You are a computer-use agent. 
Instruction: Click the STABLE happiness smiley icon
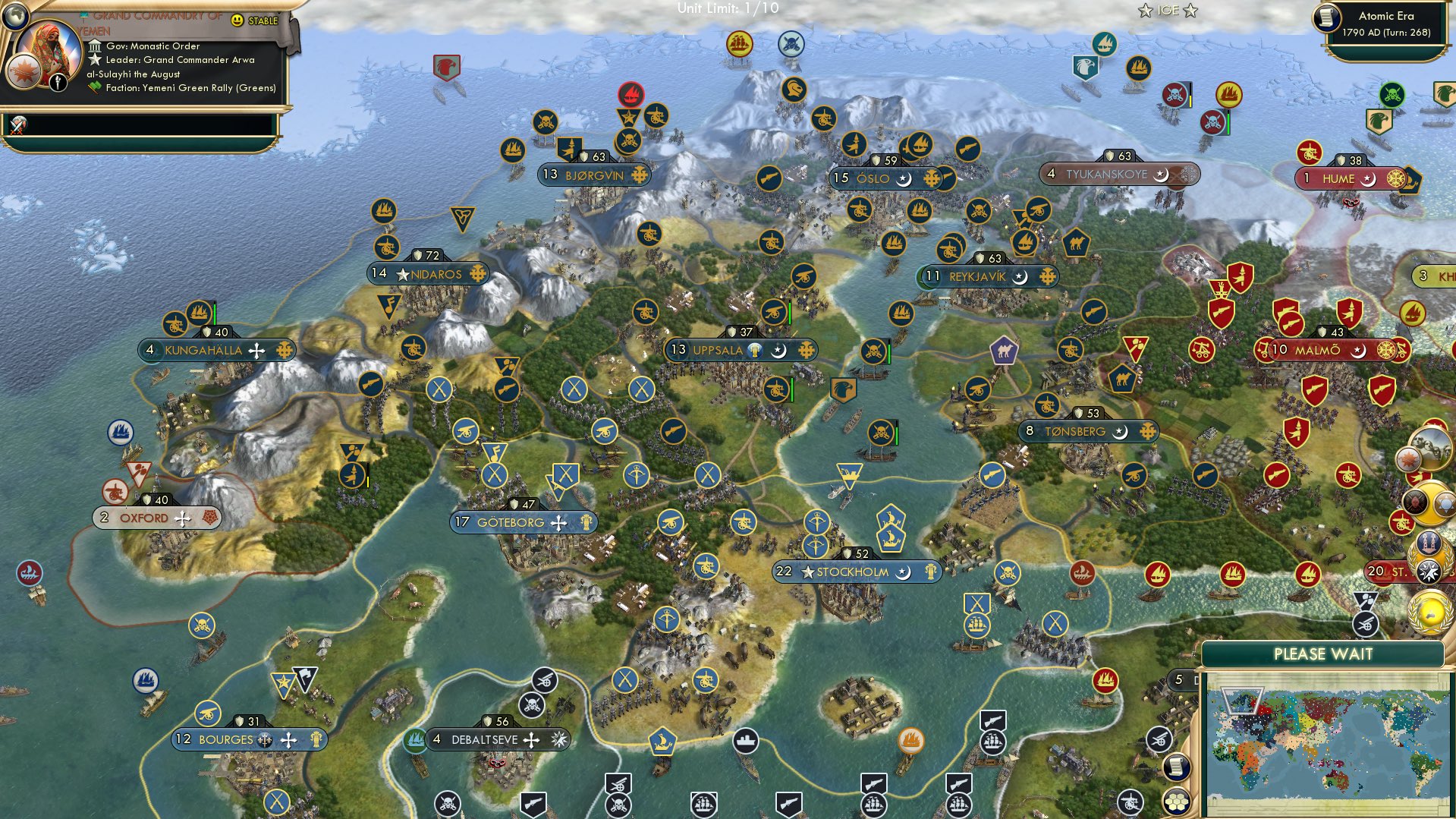237,20
